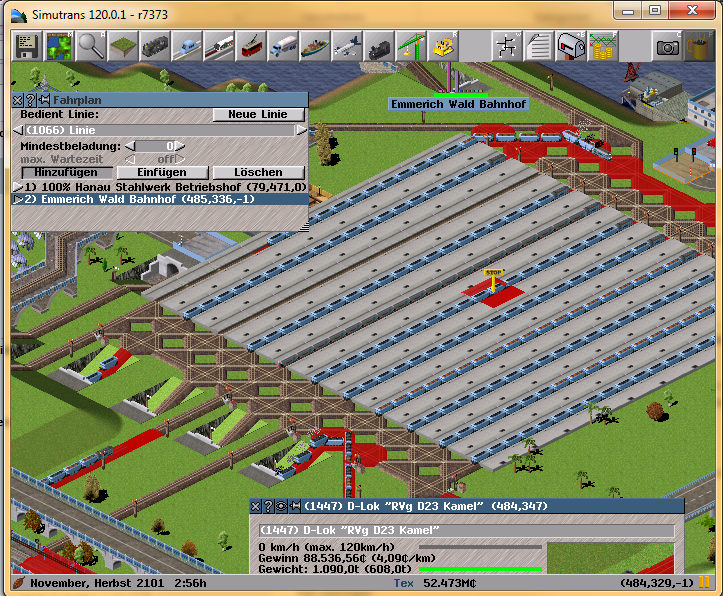
Task: Take a screenshot with the camera icon
Action: coord(667,46)
